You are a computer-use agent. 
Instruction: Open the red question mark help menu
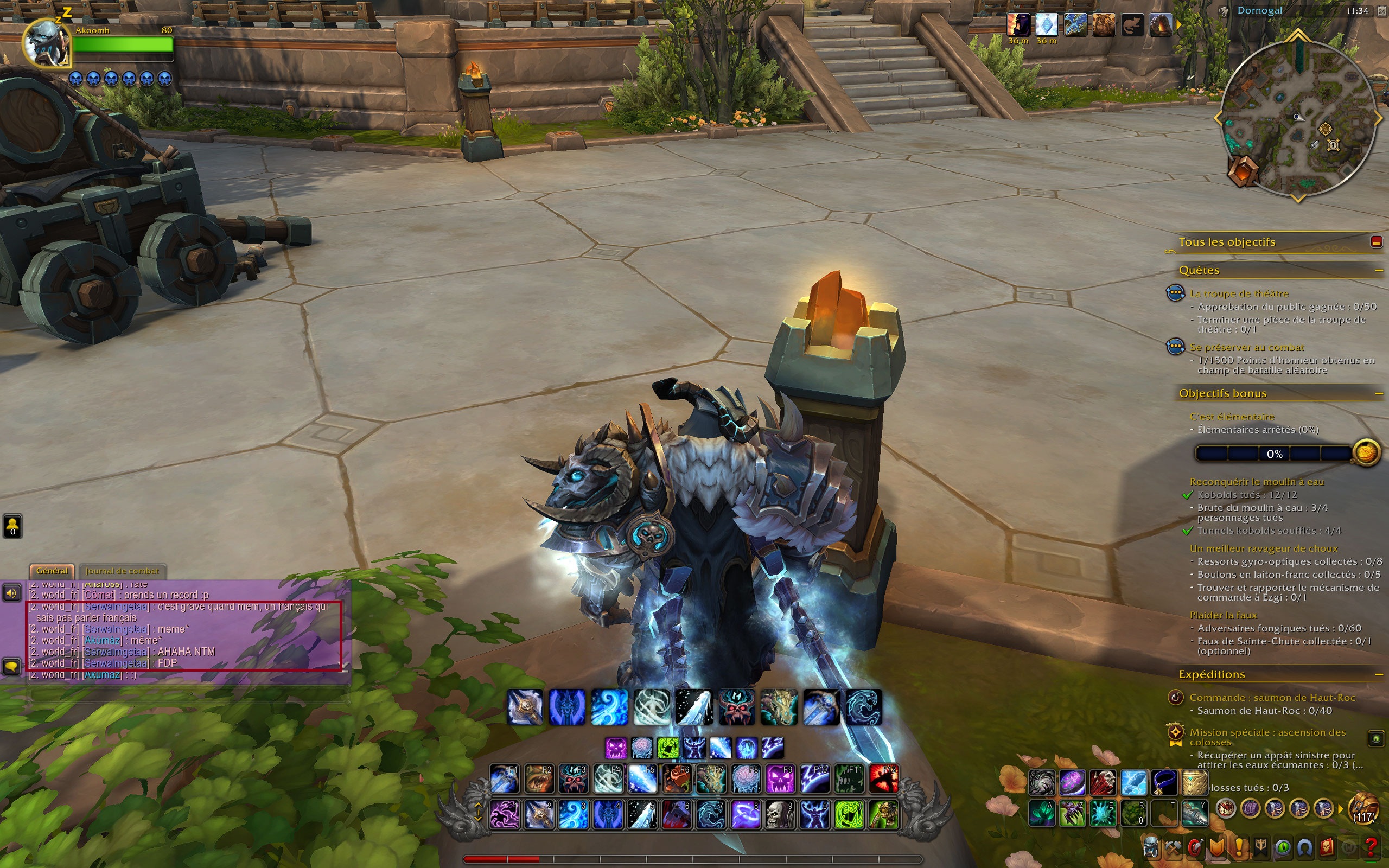coord(1371,846)
